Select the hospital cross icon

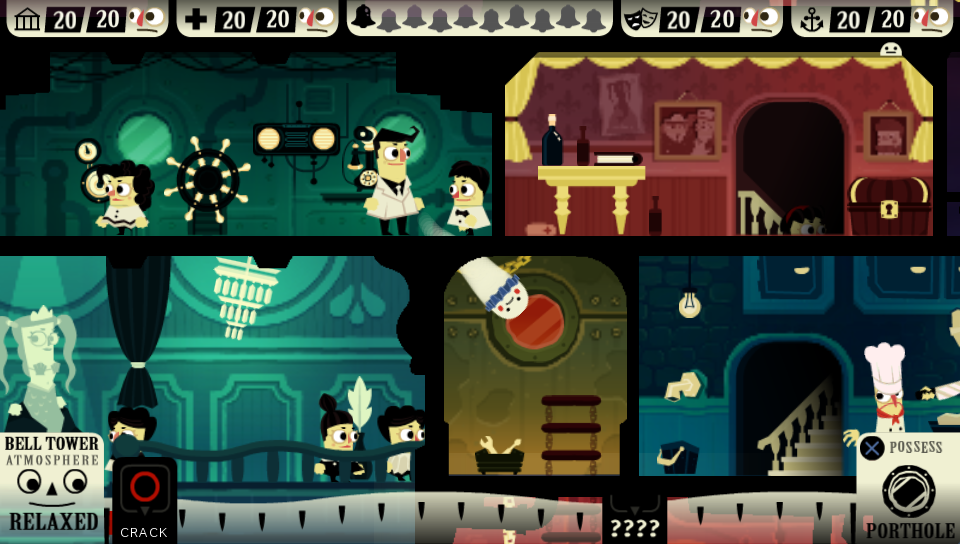[x=197, y=19]
